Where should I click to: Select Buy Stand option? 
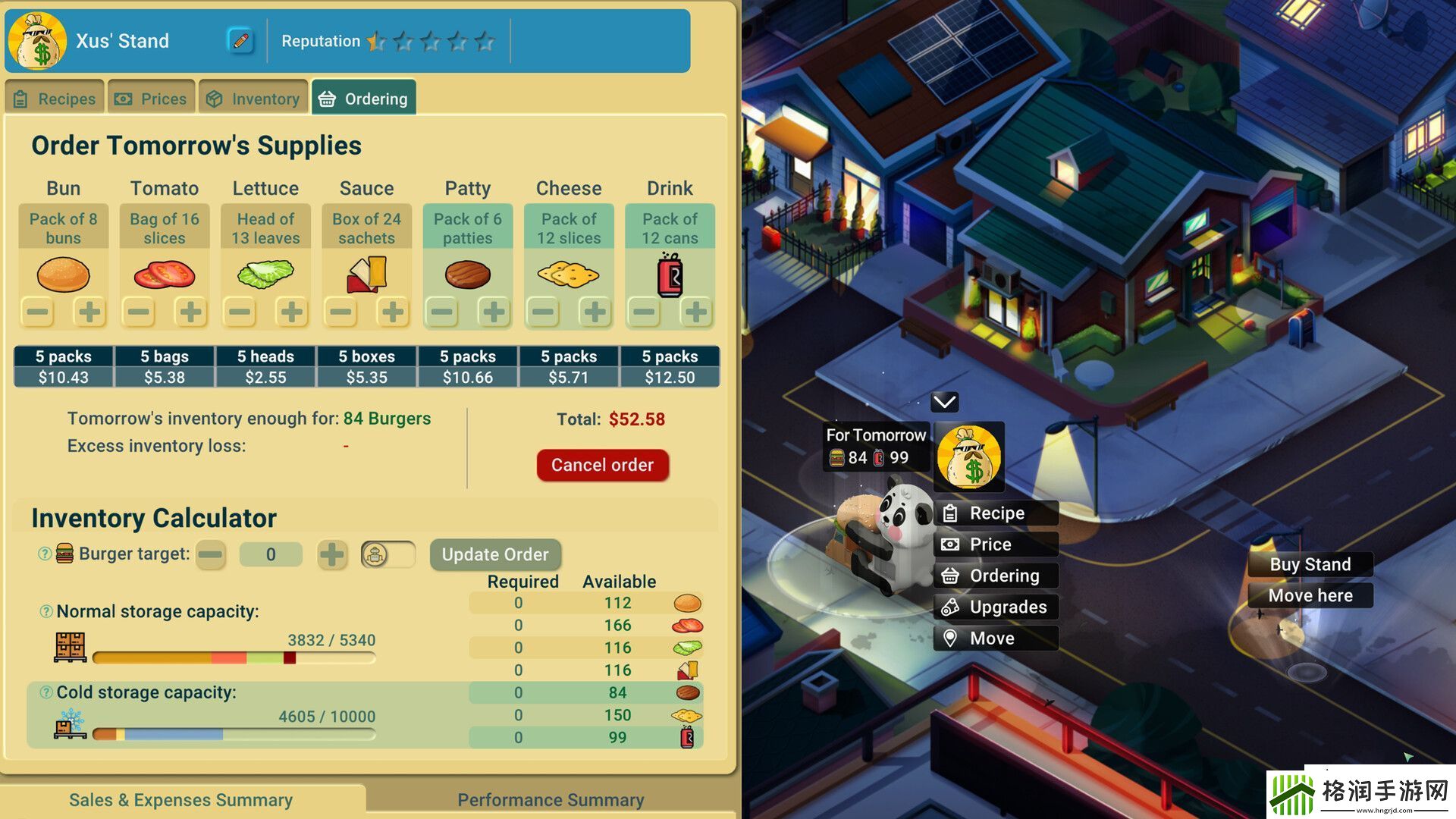pyautogui.click(x=1310, y=564)
